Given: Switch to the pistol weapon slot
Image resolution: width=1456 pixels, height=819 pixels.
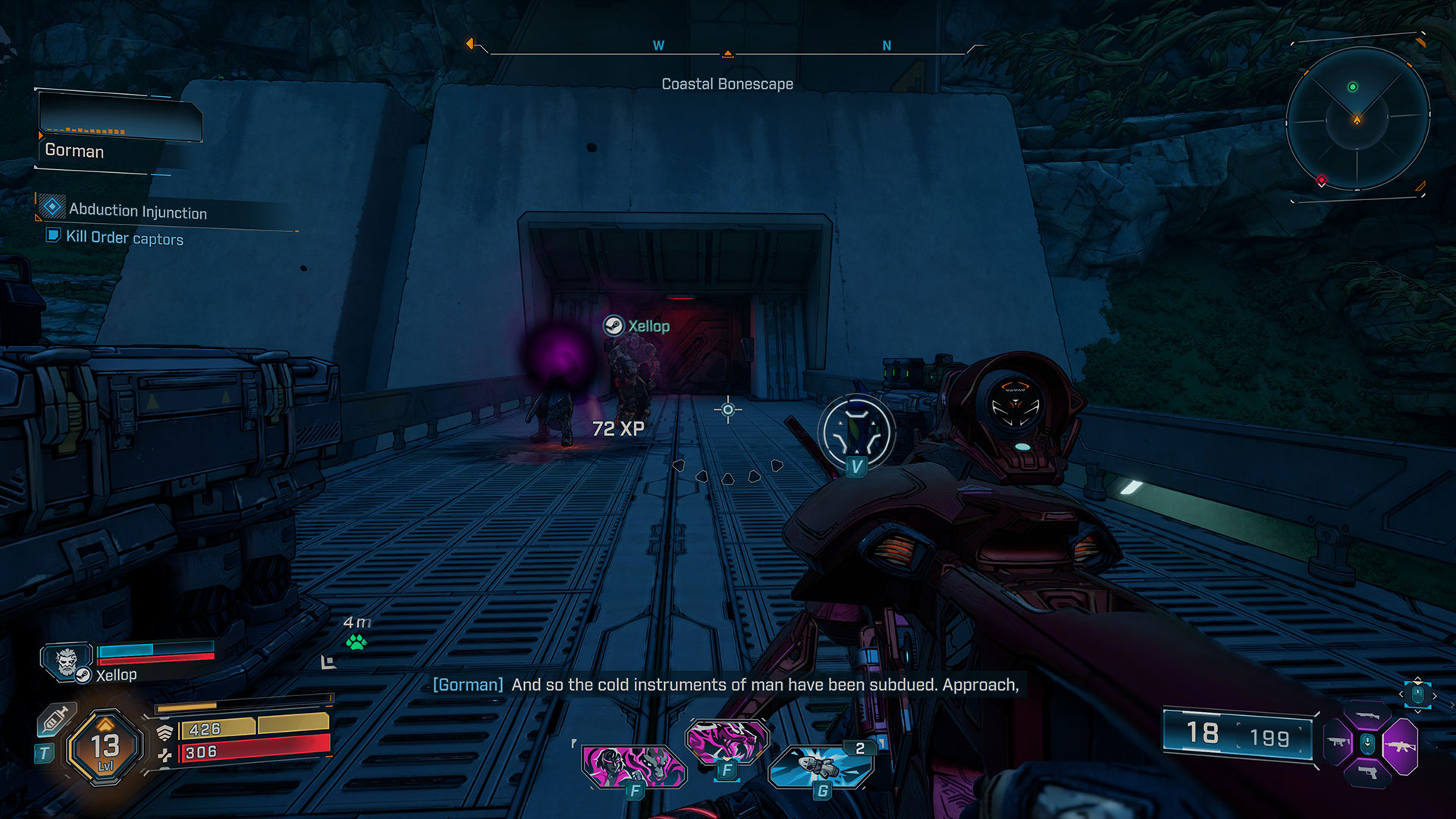Looking at the screenshot, I should tap(1368, 773).
